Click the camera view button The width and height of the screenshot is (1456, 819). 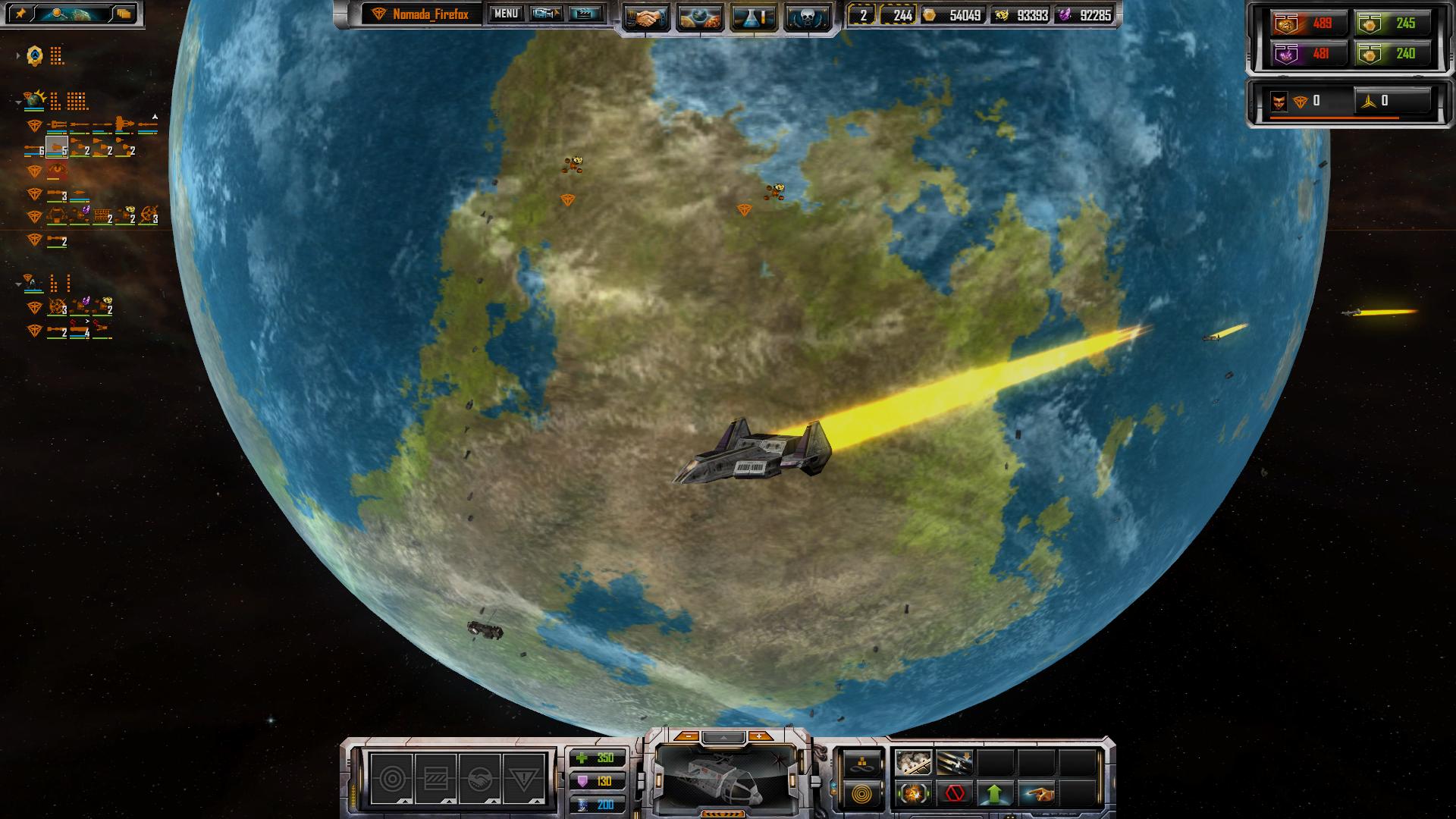coord(546,14)
